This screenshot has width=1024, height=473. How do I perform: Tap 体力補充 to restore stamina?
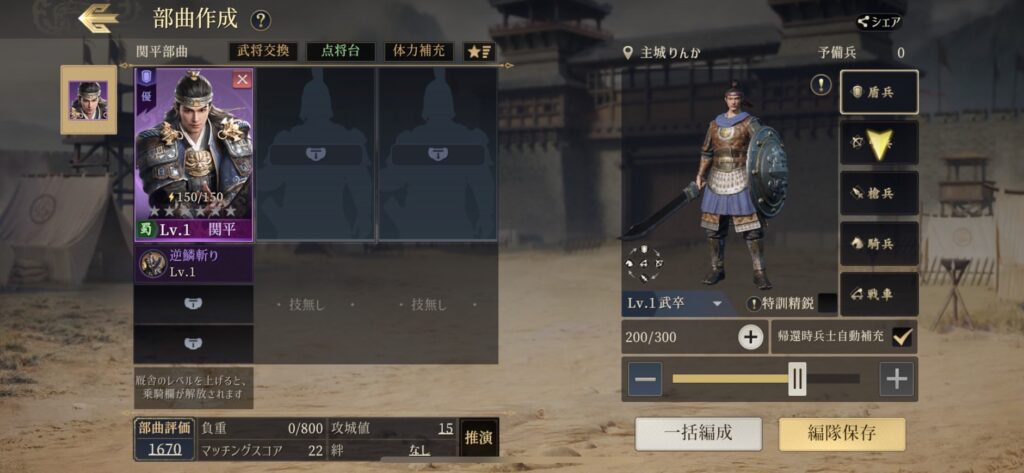point(418,51)
